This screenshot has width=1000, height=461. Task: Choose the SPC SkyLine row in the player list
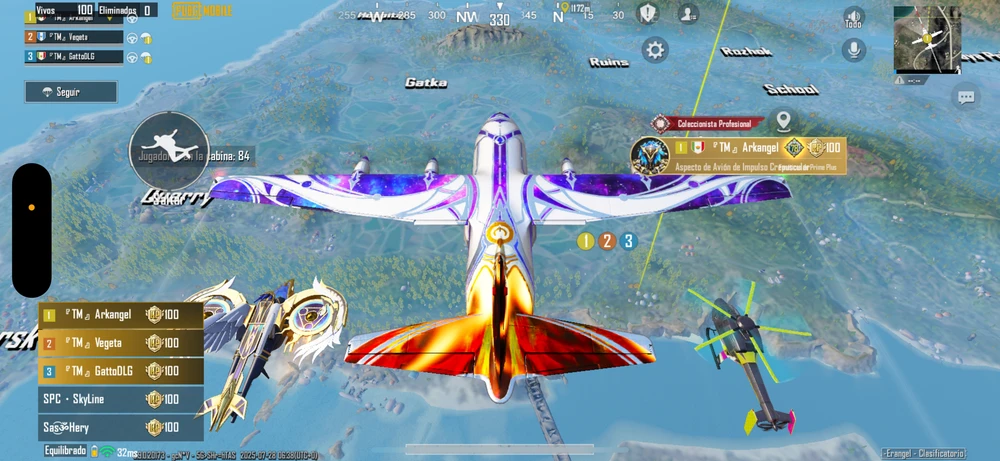click(x=120, y=399)
